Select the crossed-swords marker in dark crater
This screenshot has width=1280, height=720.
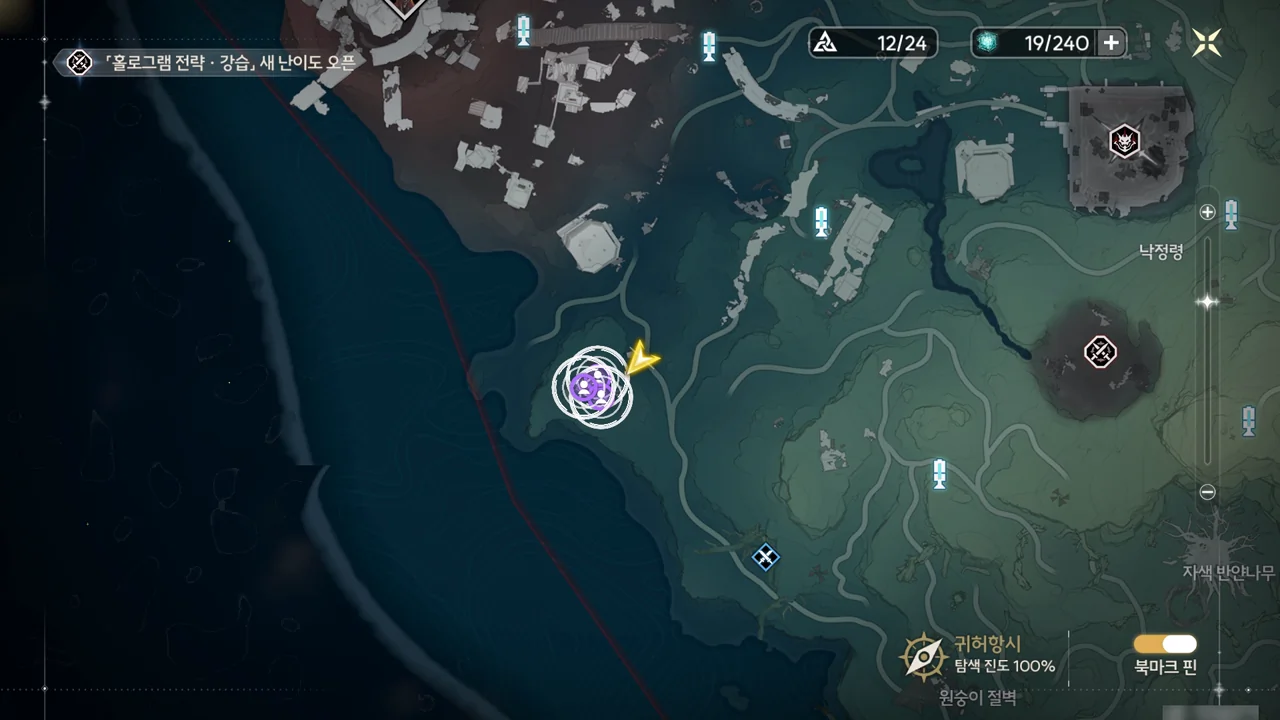click(1100, 351)
